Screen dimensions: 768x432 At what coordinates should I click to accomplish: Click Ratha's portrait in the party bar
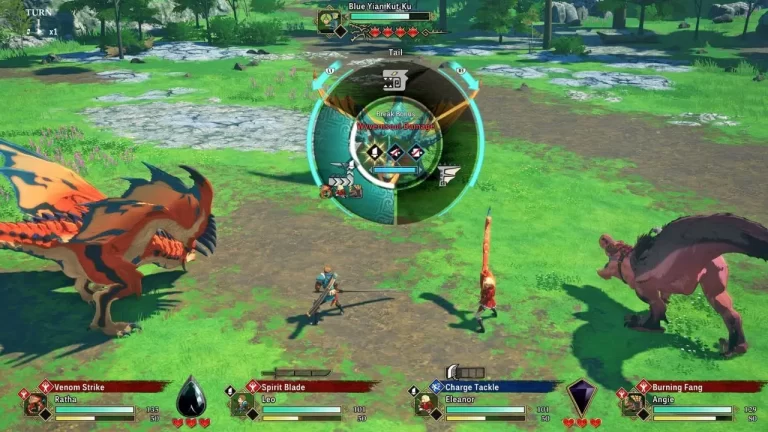36,404
